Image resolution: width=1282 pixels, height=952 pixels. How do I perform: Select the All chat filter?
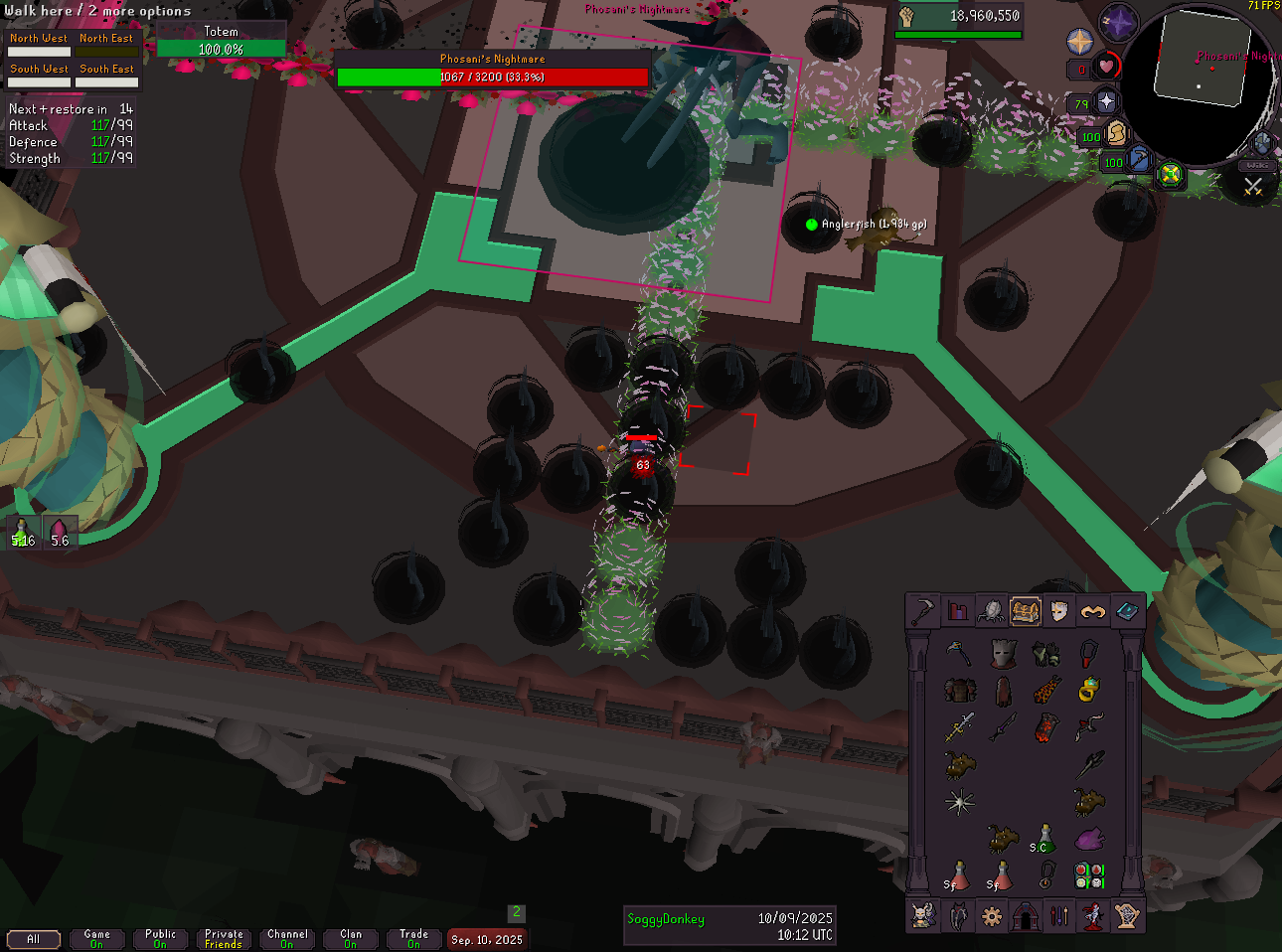[34, 939]
